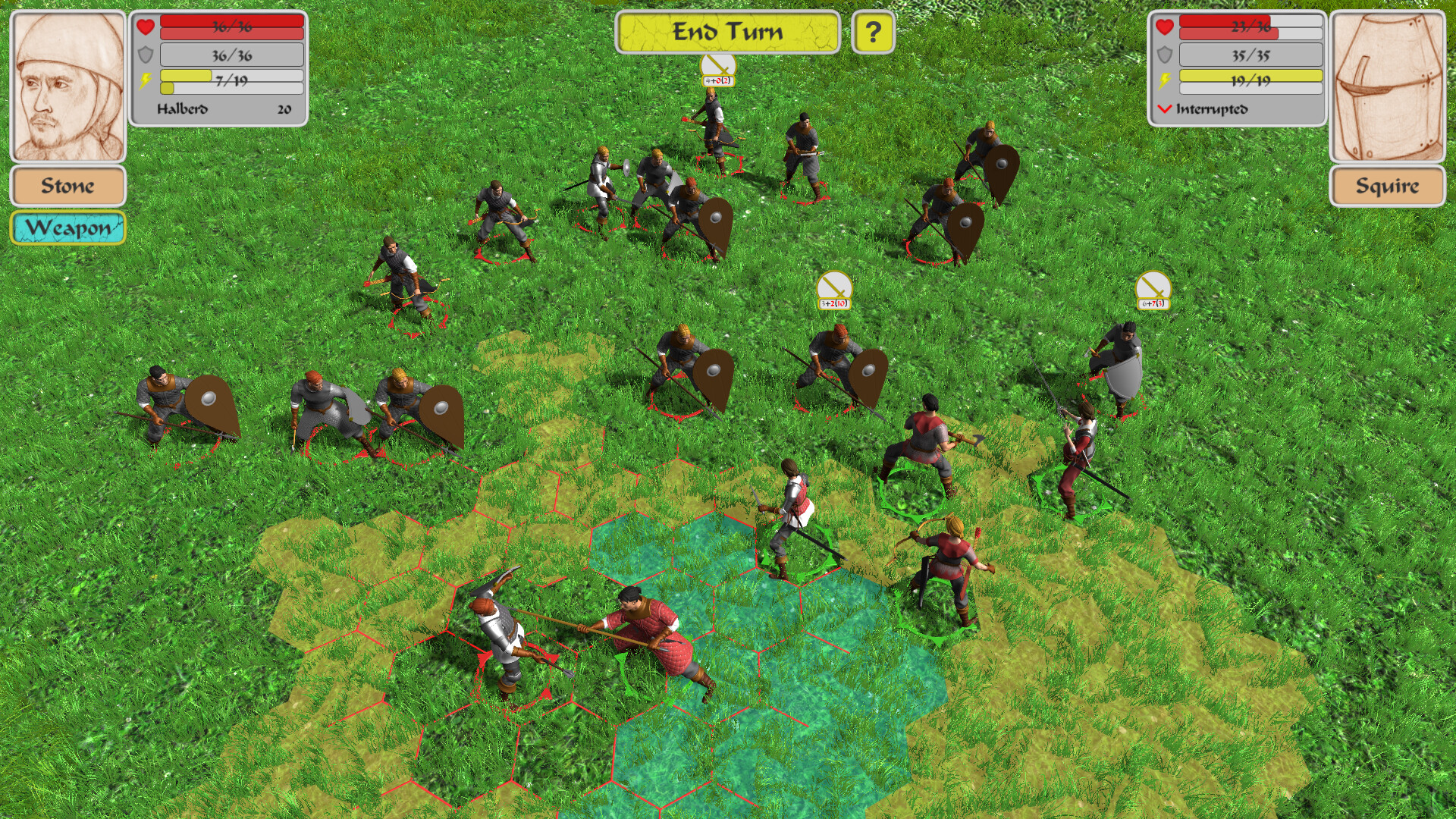Screen dimensions: 1456x819
Task: Select the 3+2(10) crossed-swords attack indicator
Action: pyautogui.click(x=834, y=292)
